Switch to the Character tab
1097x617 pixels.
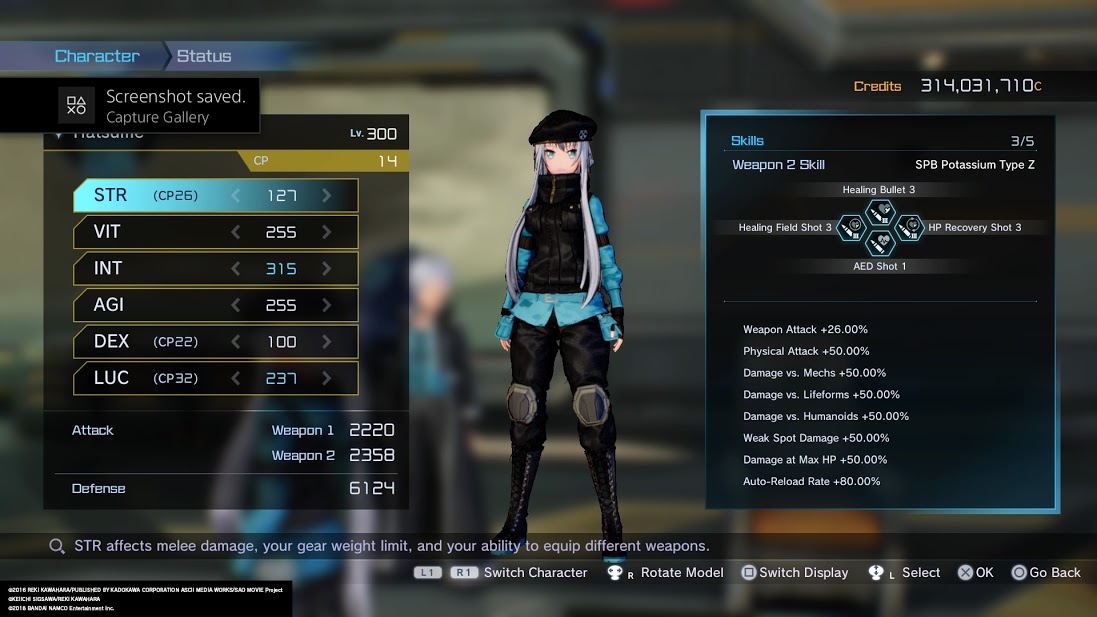[97, 56]
